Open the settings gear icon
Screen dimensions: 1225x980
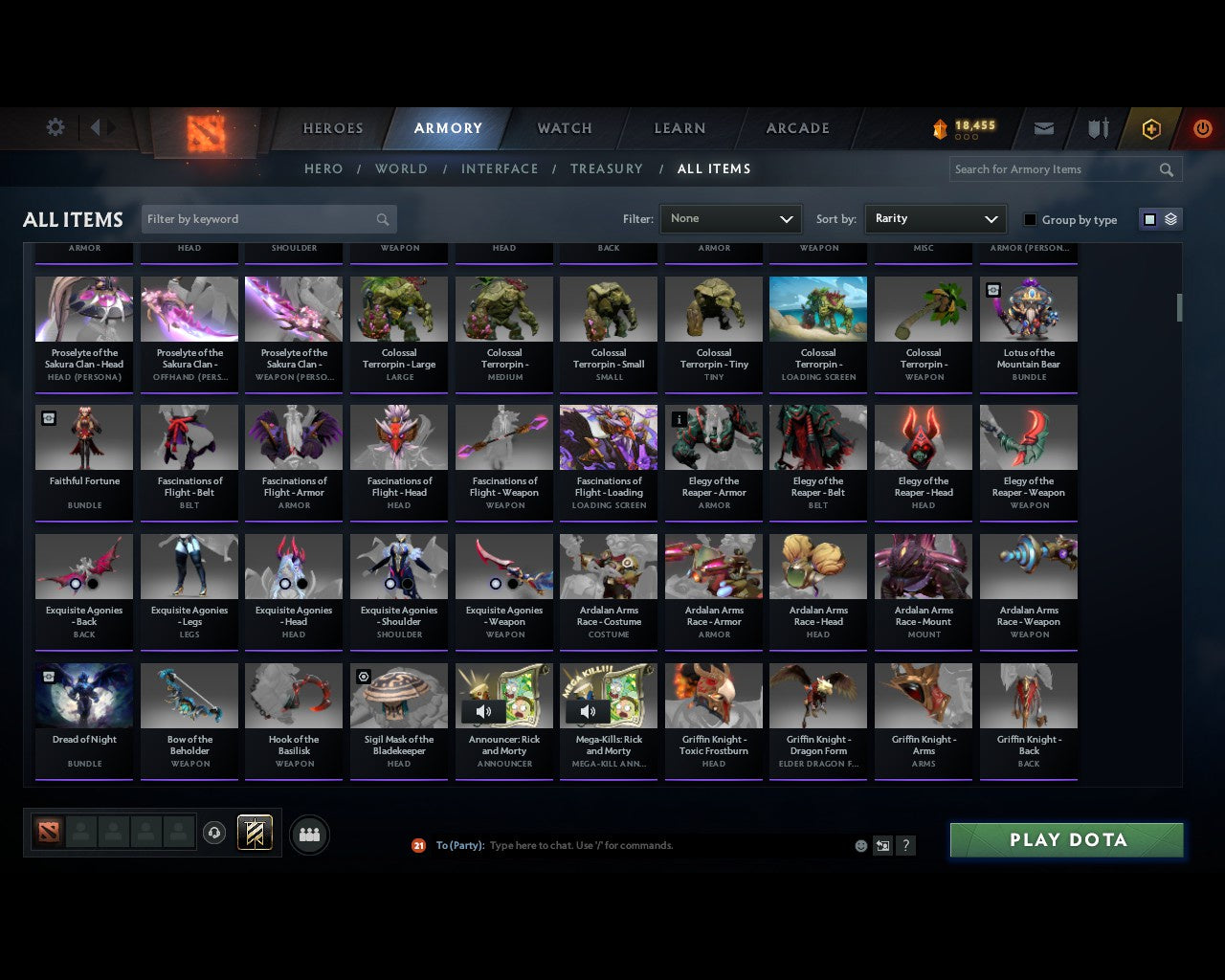55,126
